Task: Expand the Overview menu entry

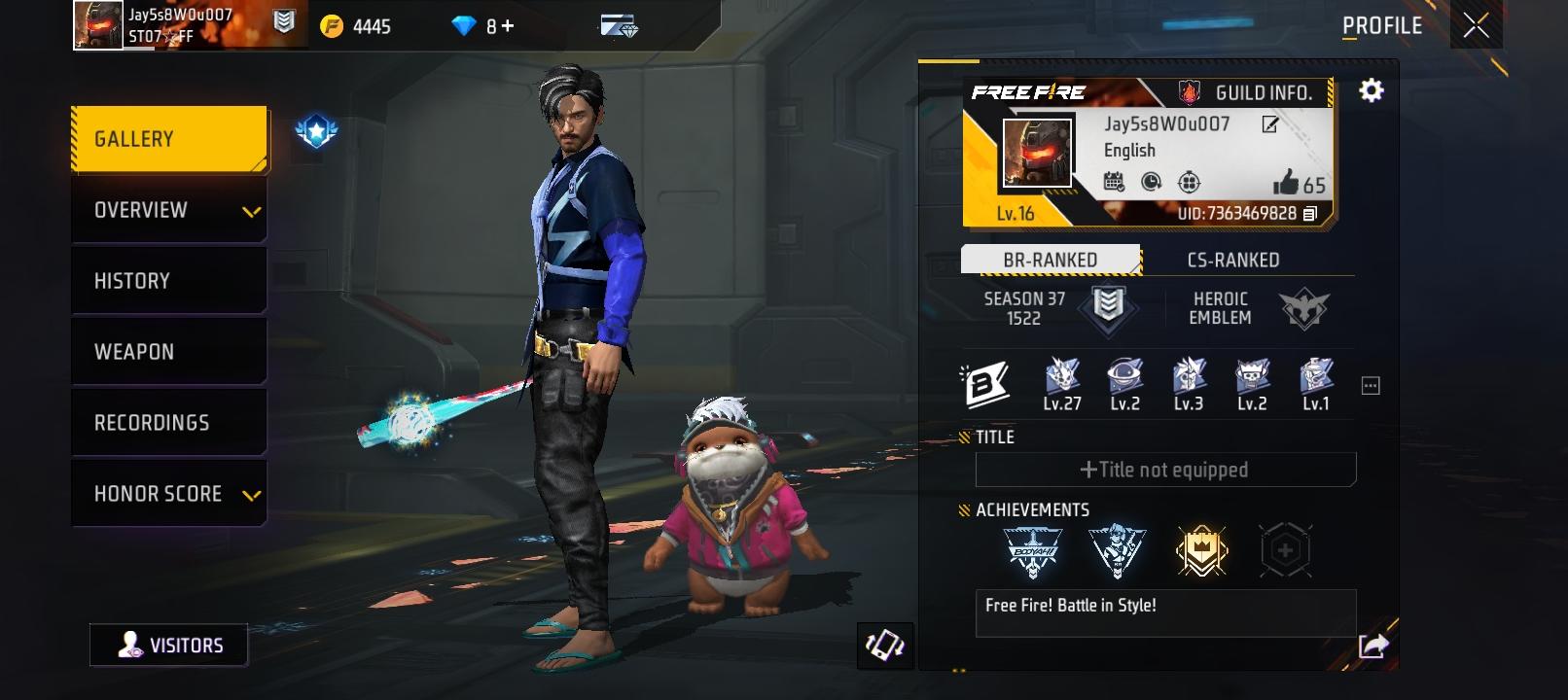Action: (169, 210)
